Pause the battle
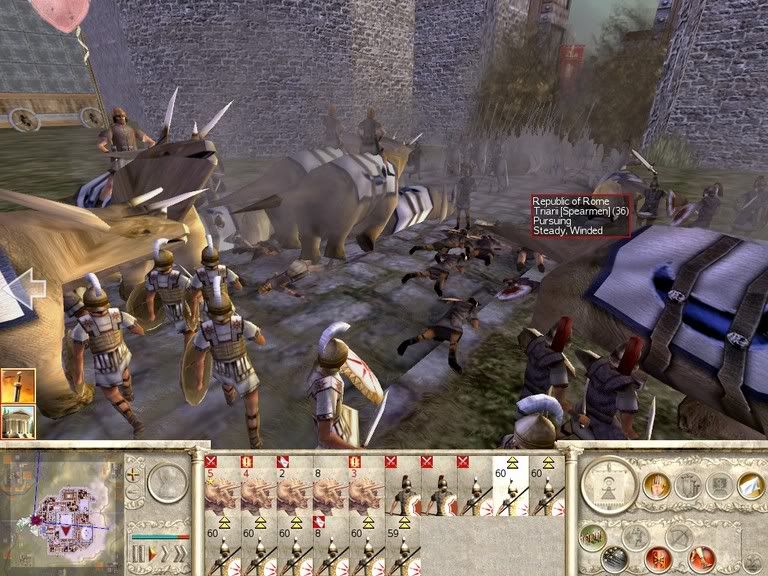 coord(139,552)
